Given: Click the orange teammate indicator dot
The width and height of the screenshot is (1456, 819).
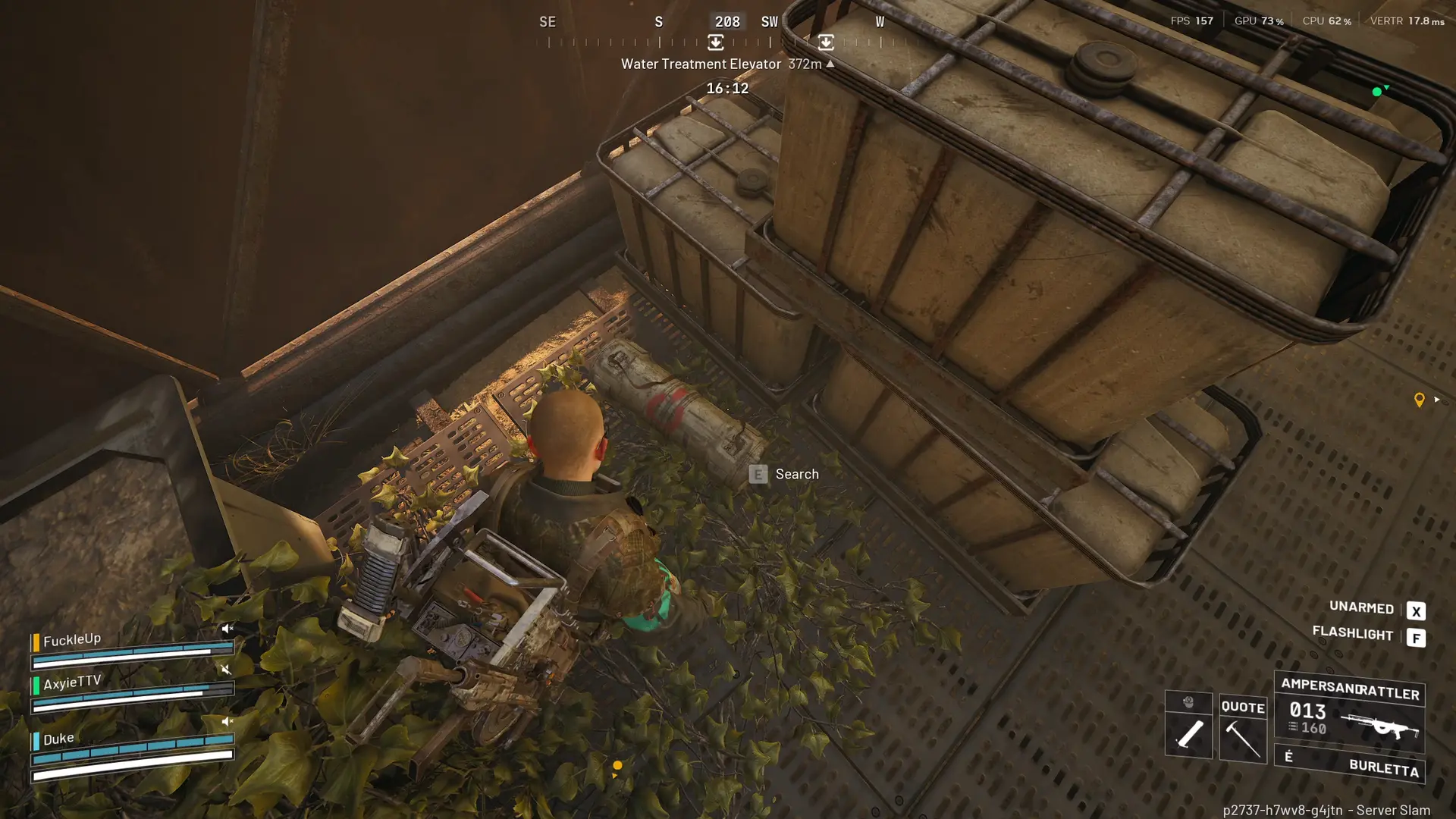Looking at the screenshot, I should pyautogui.click(x=617, y=766).
